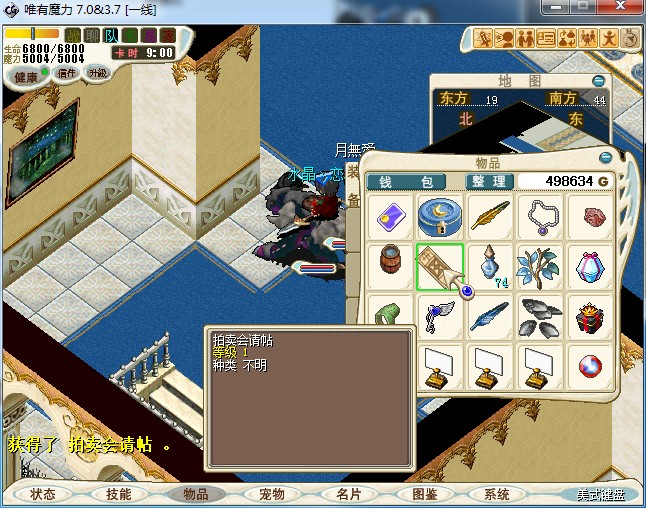
Task: Click the 健康 health button
Action: [x=25, y=76]
